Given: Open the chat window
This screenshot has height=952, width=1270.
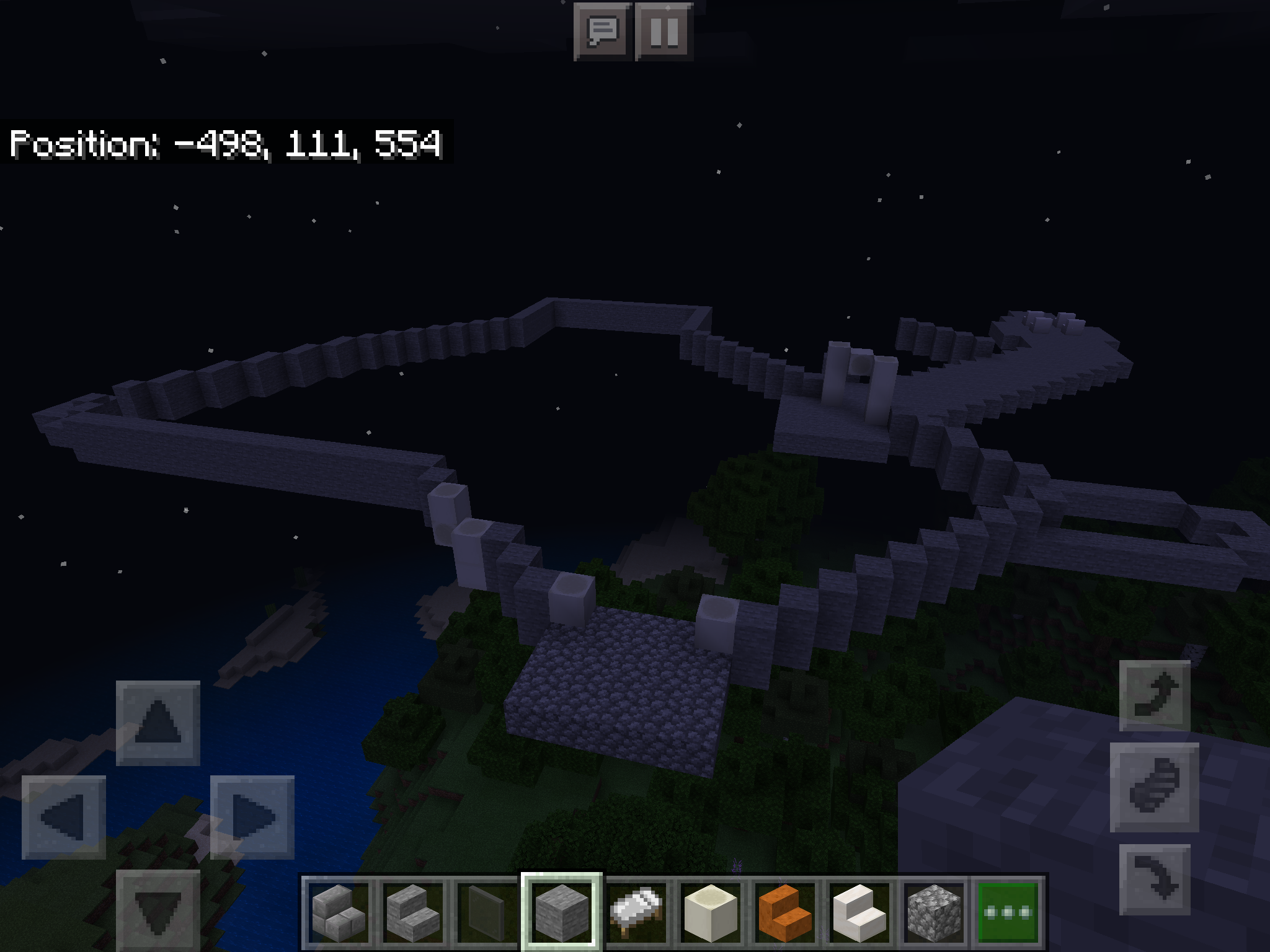Looking at the screenshot, I should tap(602, 31).
